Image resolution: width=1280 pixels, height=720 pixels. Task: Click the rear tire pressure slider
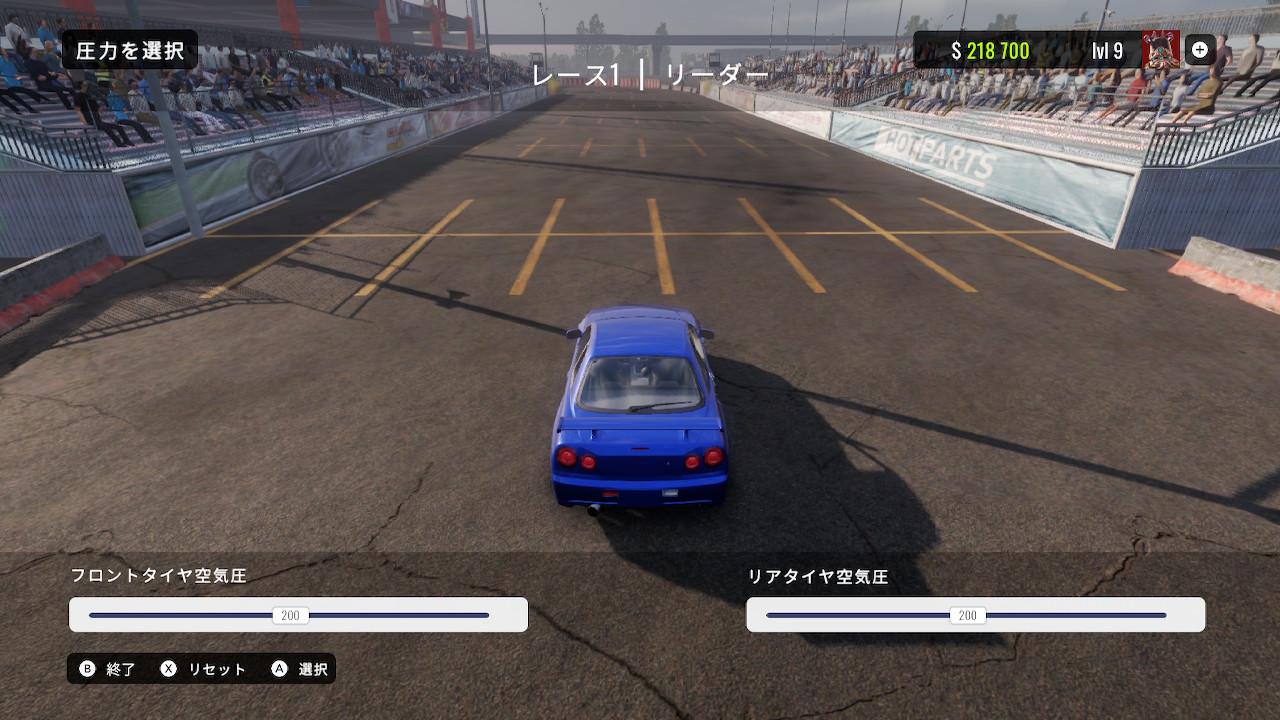[x=967, y=615]
